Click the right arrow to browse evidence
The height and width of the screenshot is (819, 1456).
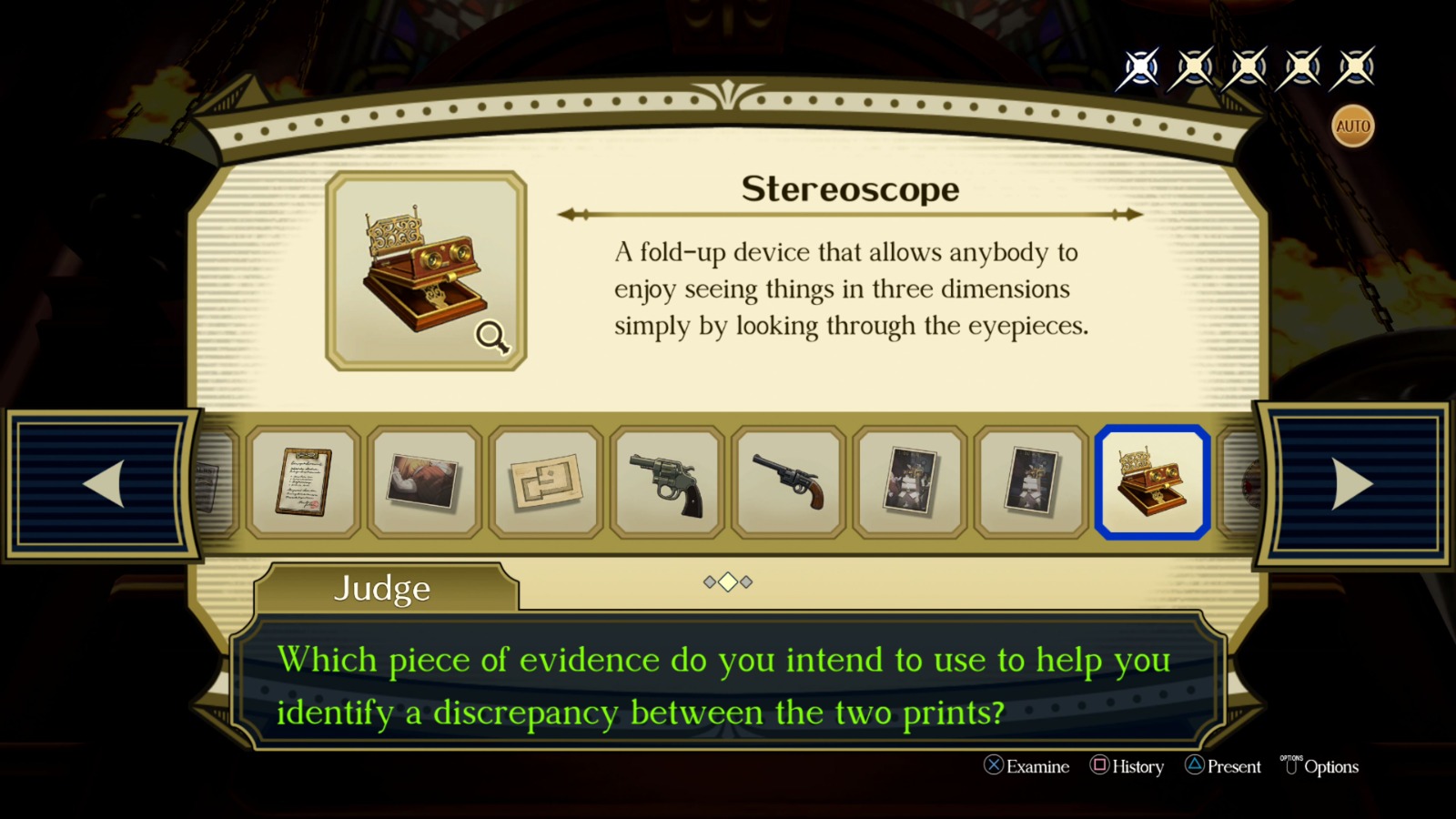coord(1354,485)
